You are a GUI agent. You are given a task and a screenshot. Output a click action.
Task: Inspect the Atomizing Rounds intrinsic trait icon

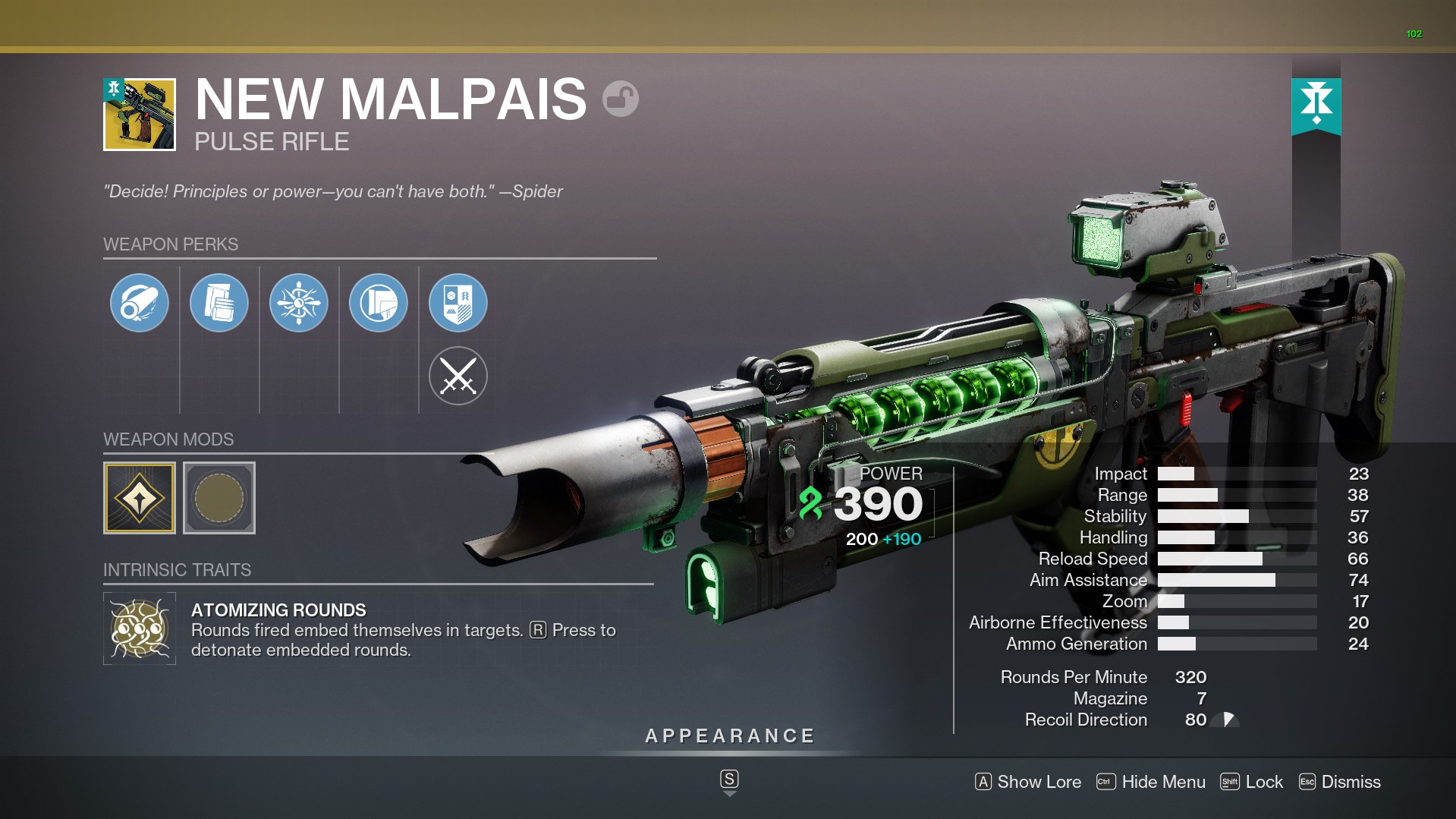coord(140,628)
